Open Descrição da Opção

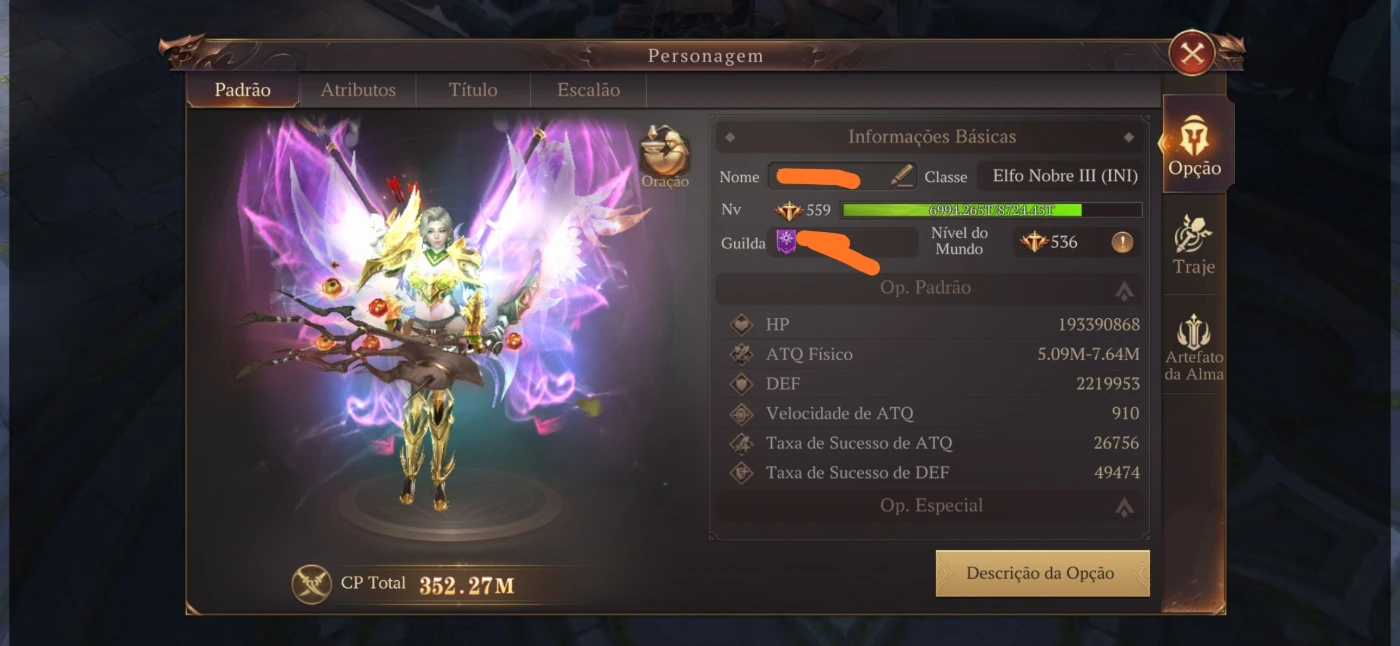pos(1041,573)
